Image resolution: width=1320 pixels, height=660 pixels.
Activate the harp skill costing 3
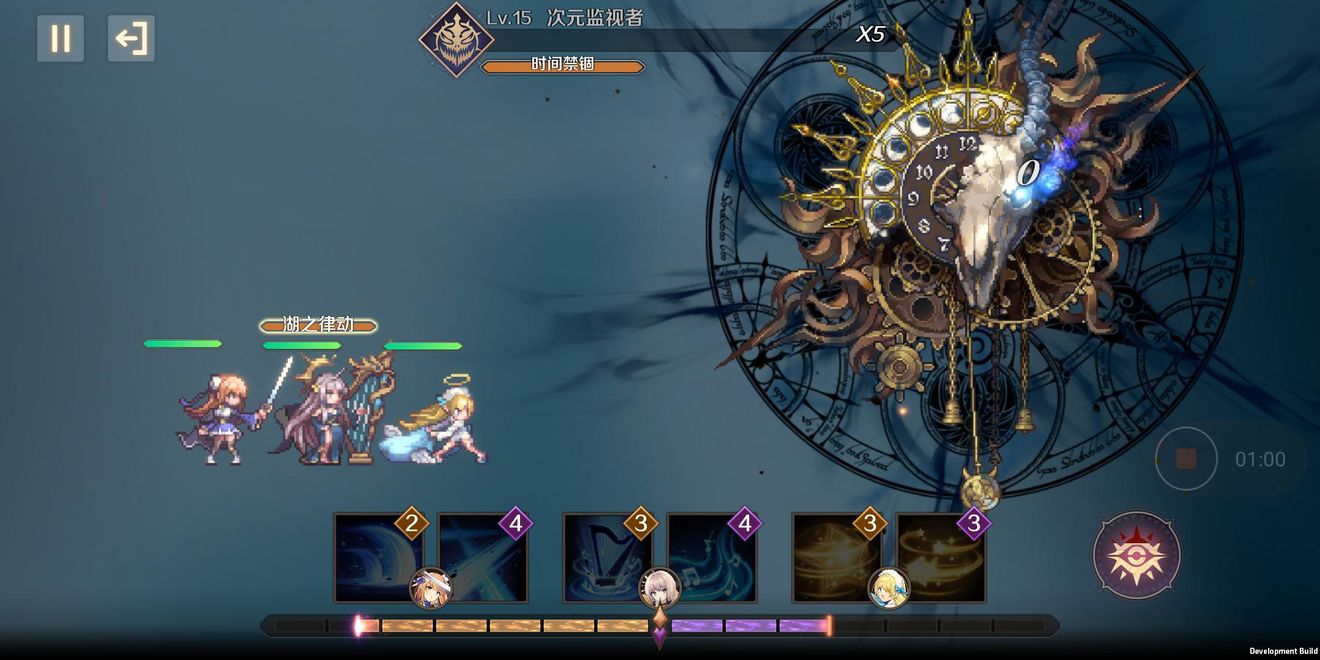point(607,557)
